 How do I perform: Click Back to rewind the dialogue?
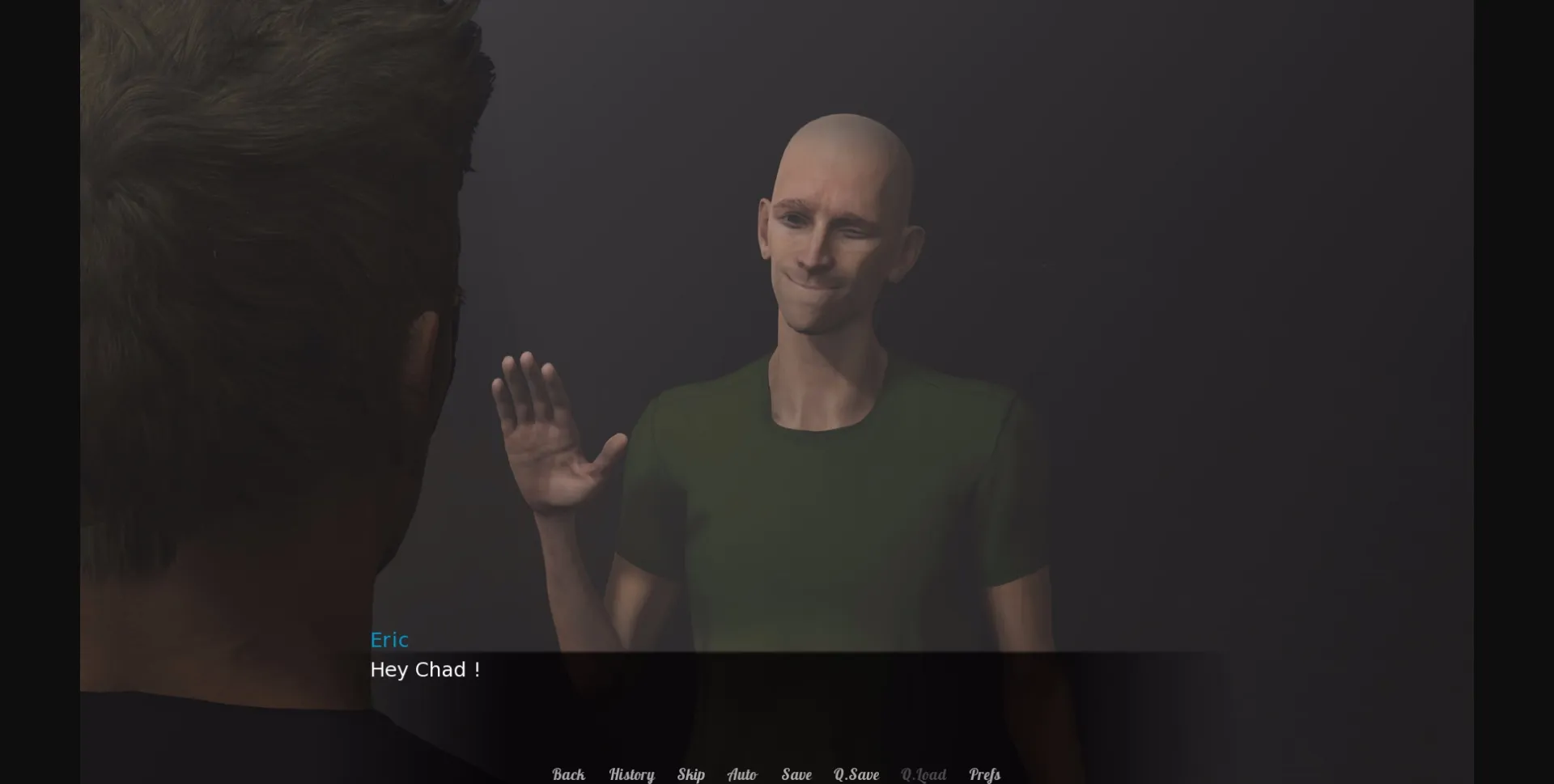click(569, 774)
